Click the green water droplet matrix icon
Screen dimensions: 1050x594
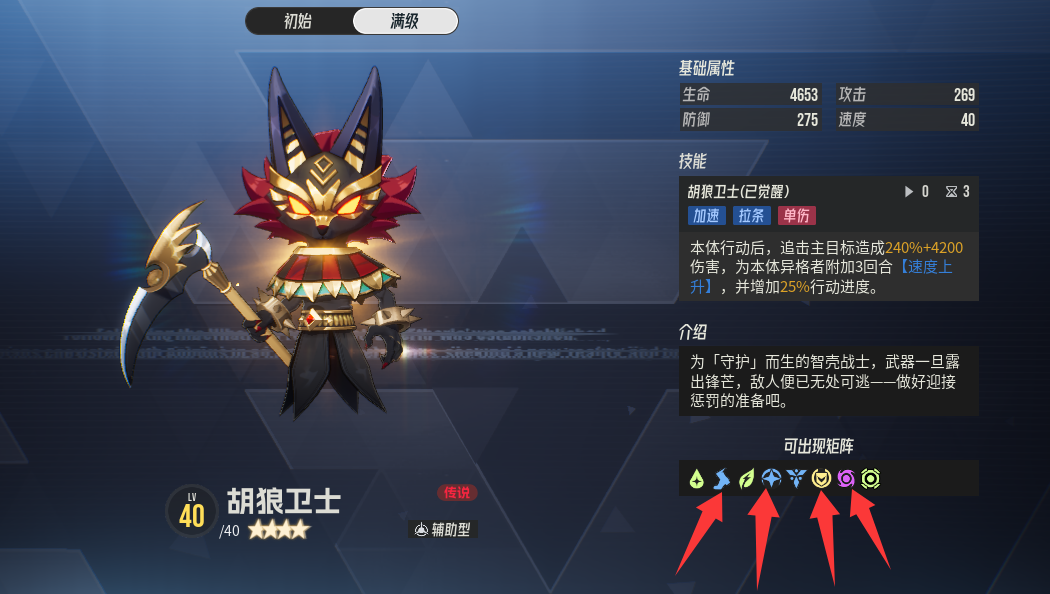pos(697,479)
